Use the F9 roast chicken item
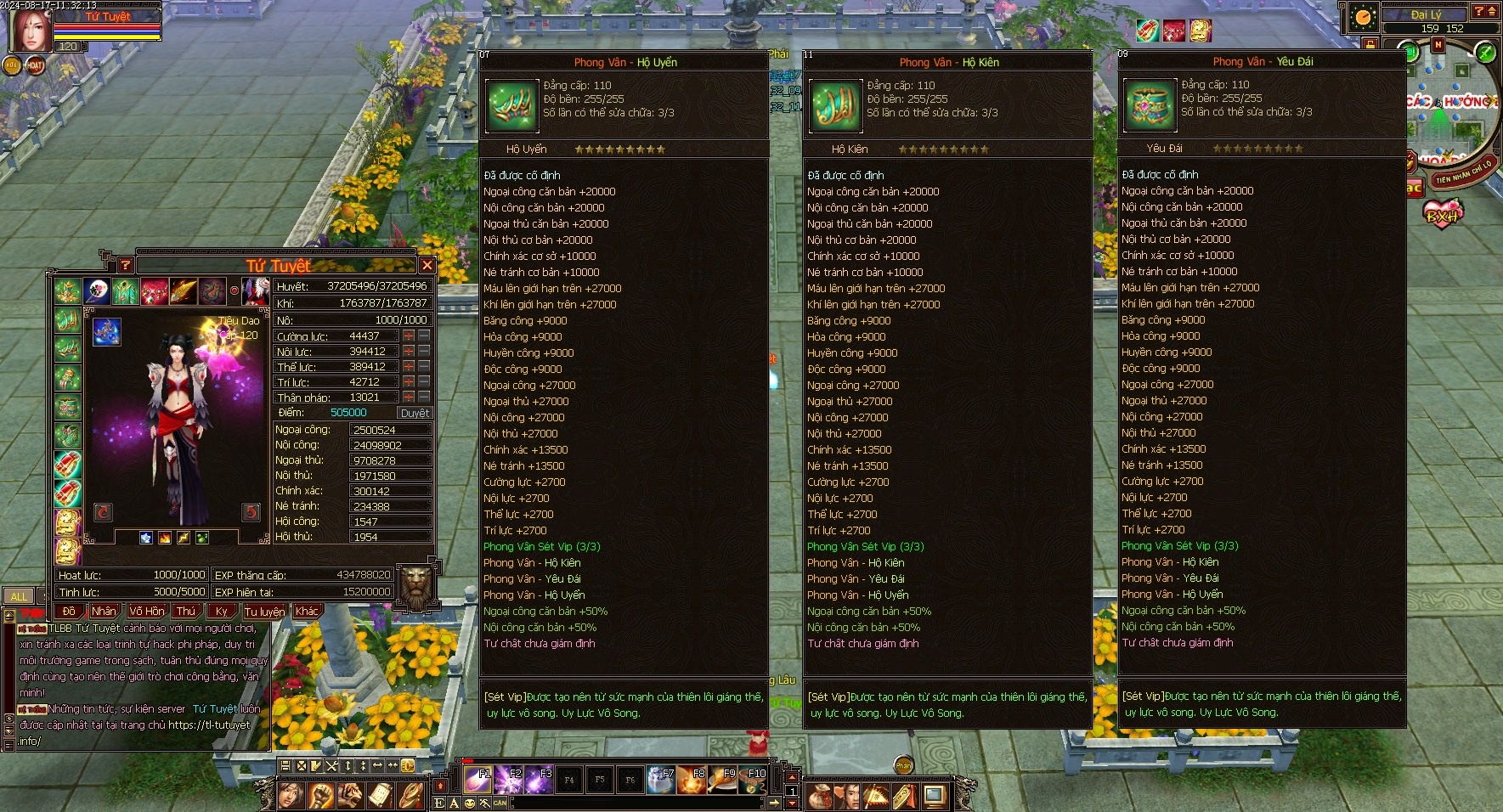The image size is (1503, 812). click(x=723, y=780)
